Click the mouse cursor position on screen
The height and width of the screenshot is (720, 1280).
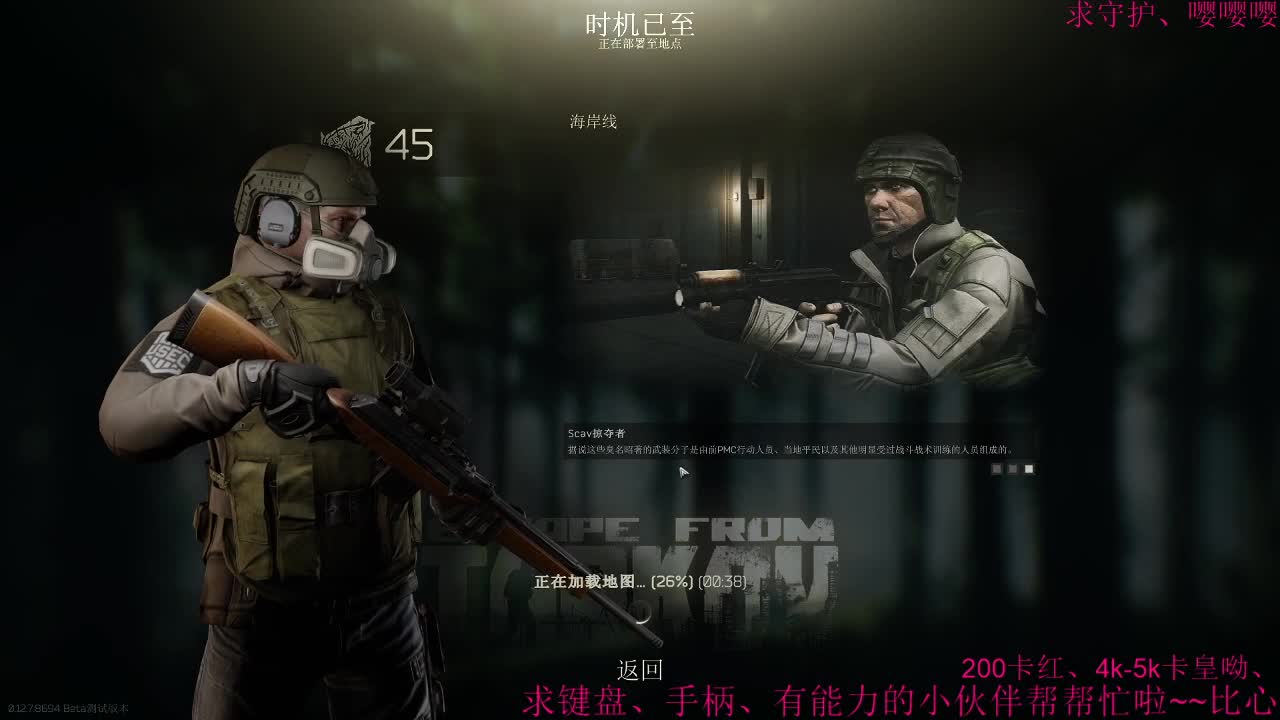coord(681,471)
